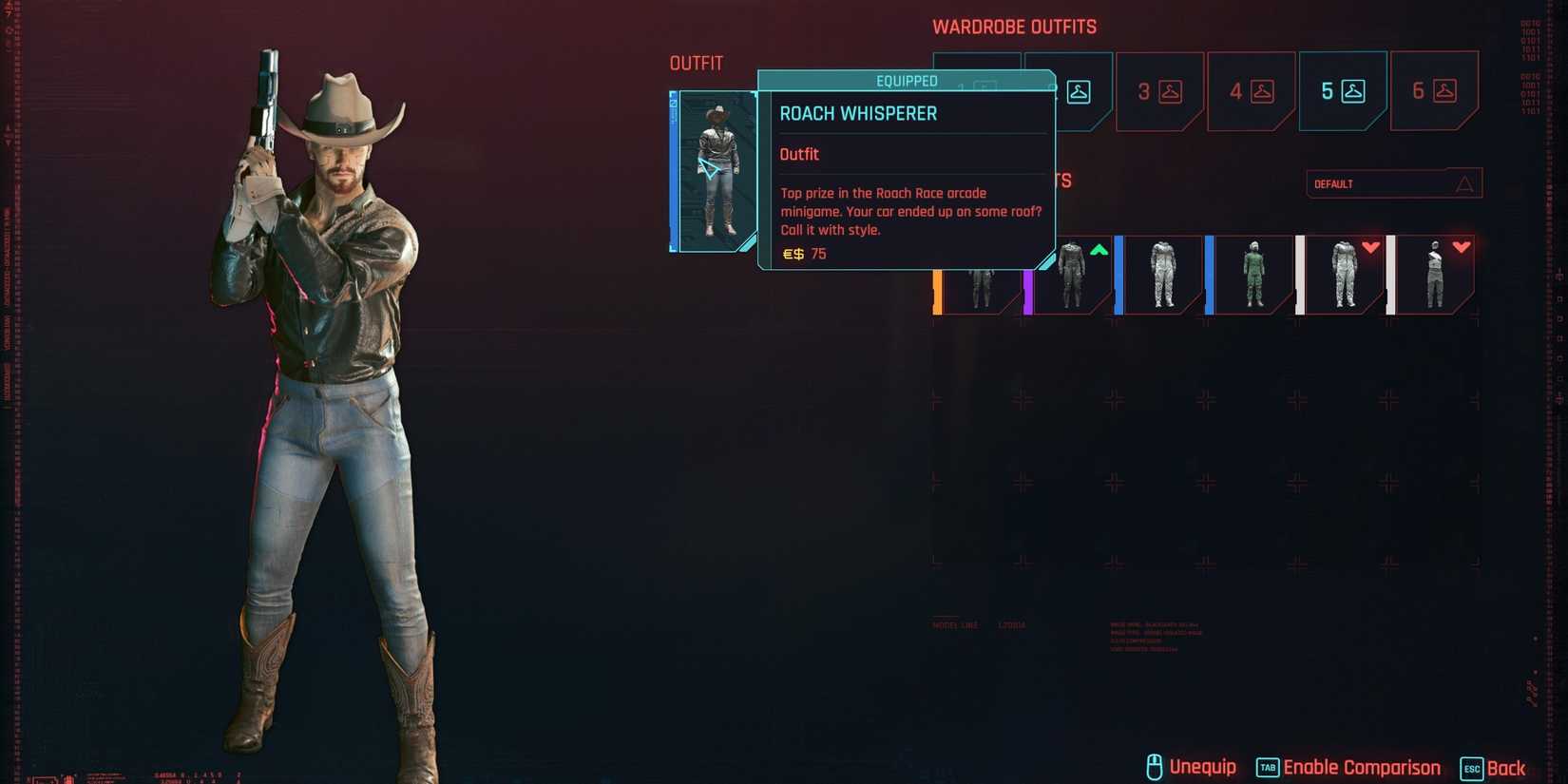Viewport: 1568px width, 784px height.
Task: Click the red downgrade arrow on the last outfit
Action: pyautogui.click(x=1461, y=247)
